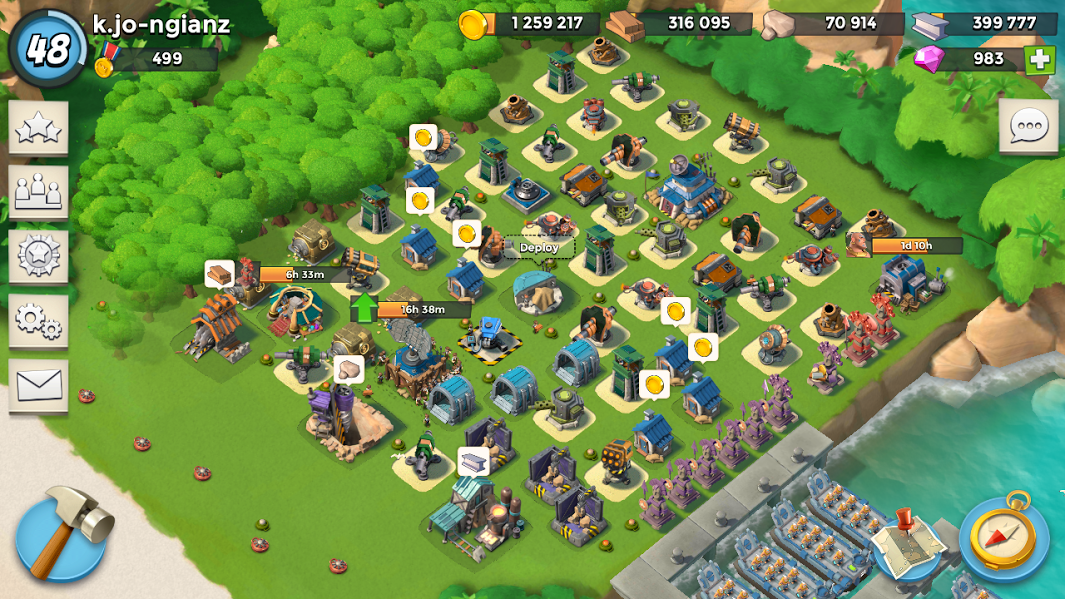The height and width of the screenshot is (599, 1065).
Task: Collect the stone resource bubble
Action: (x=348, y=370)
